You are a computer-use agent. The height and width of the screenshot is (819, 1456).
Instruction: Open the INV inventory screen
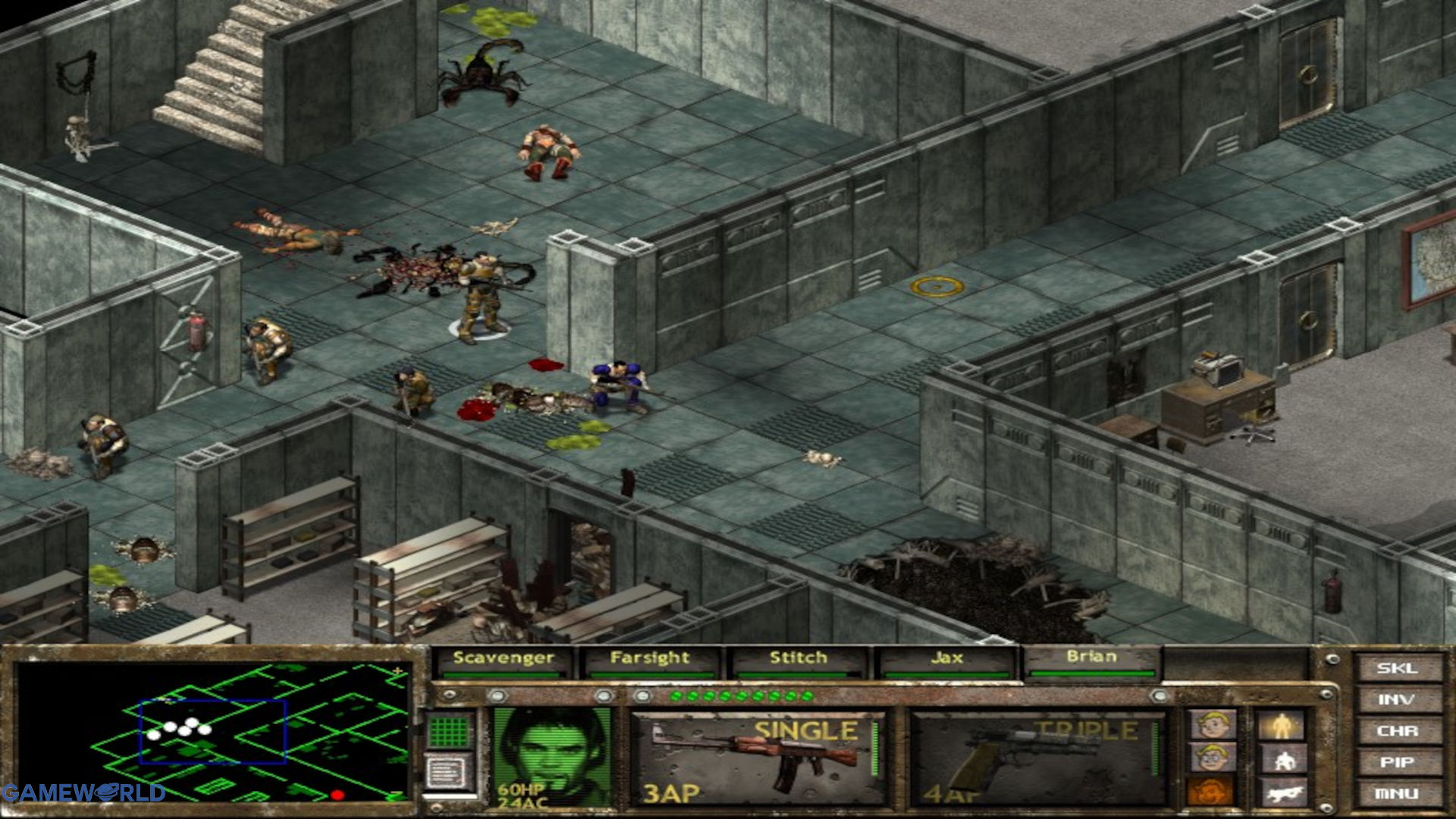point(1399,700)
